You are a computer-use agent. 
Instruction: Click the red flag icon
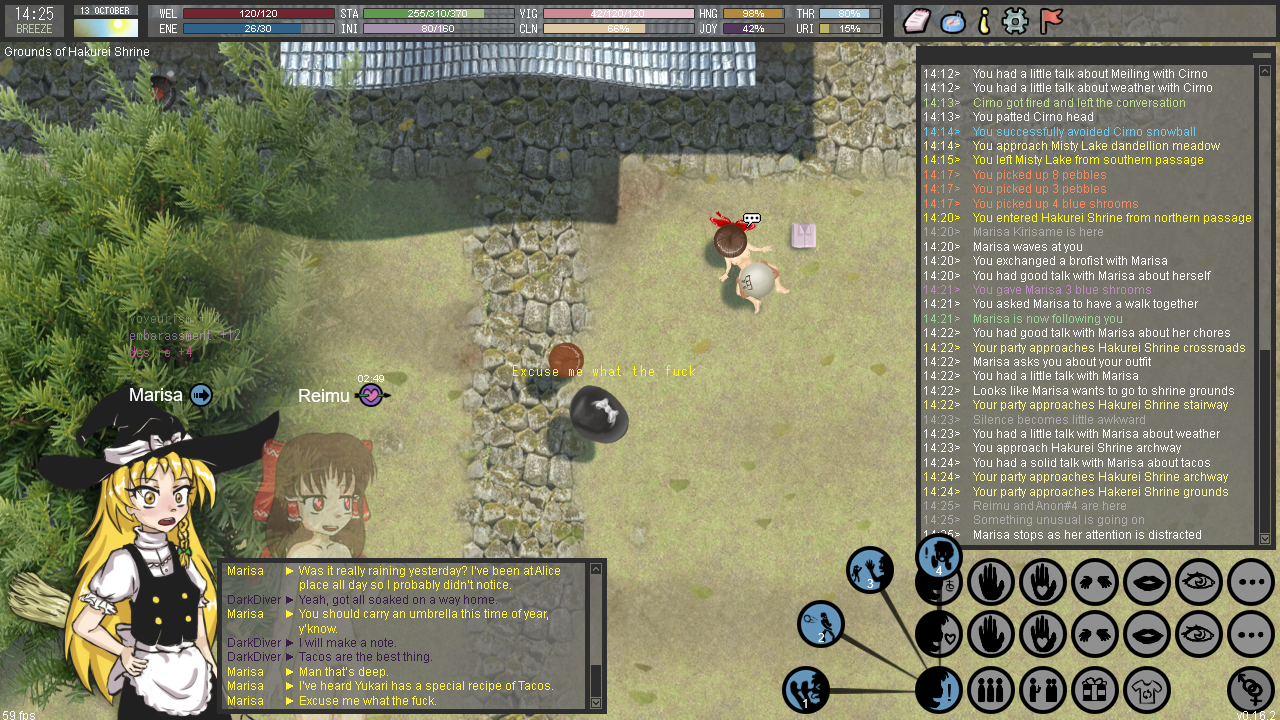coord(1051,21)
